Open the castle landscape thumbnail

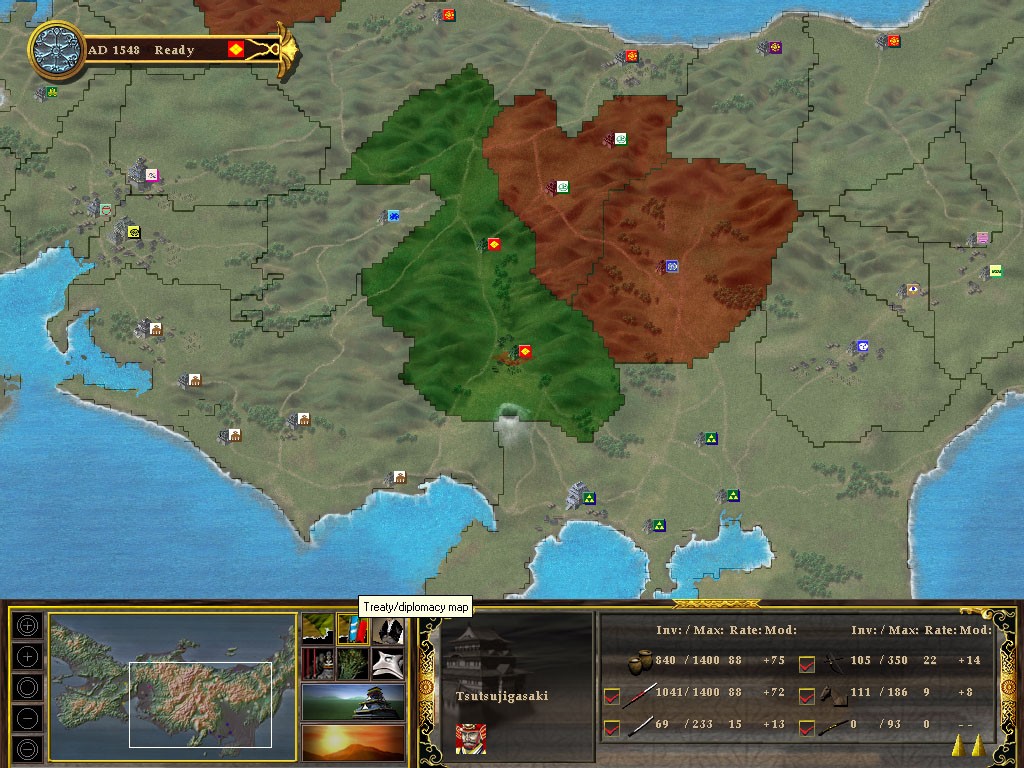(x=353, y=701)
